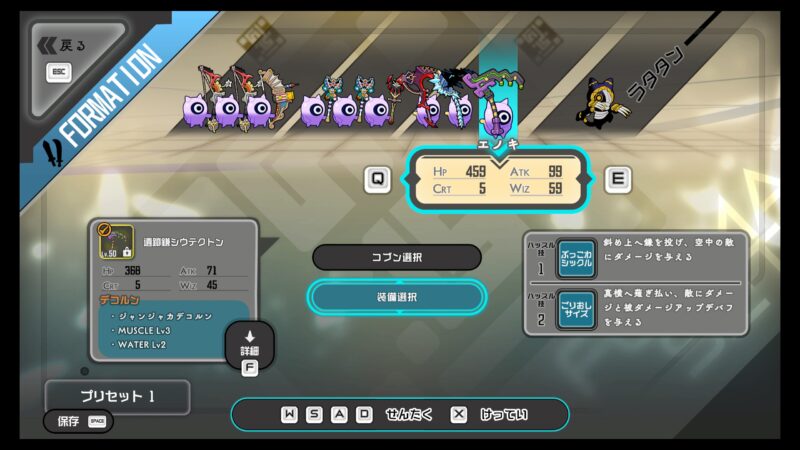Choose コブン選択 menu option

(x=397, y=257)
